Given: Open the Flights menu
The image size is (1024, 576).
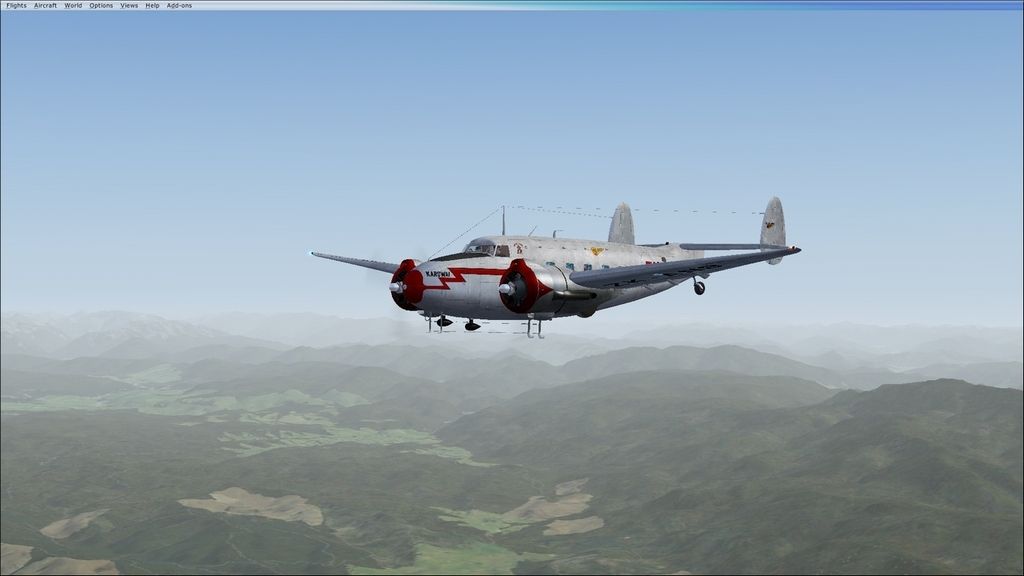Looking at the screenshot, I should (16, 5).
